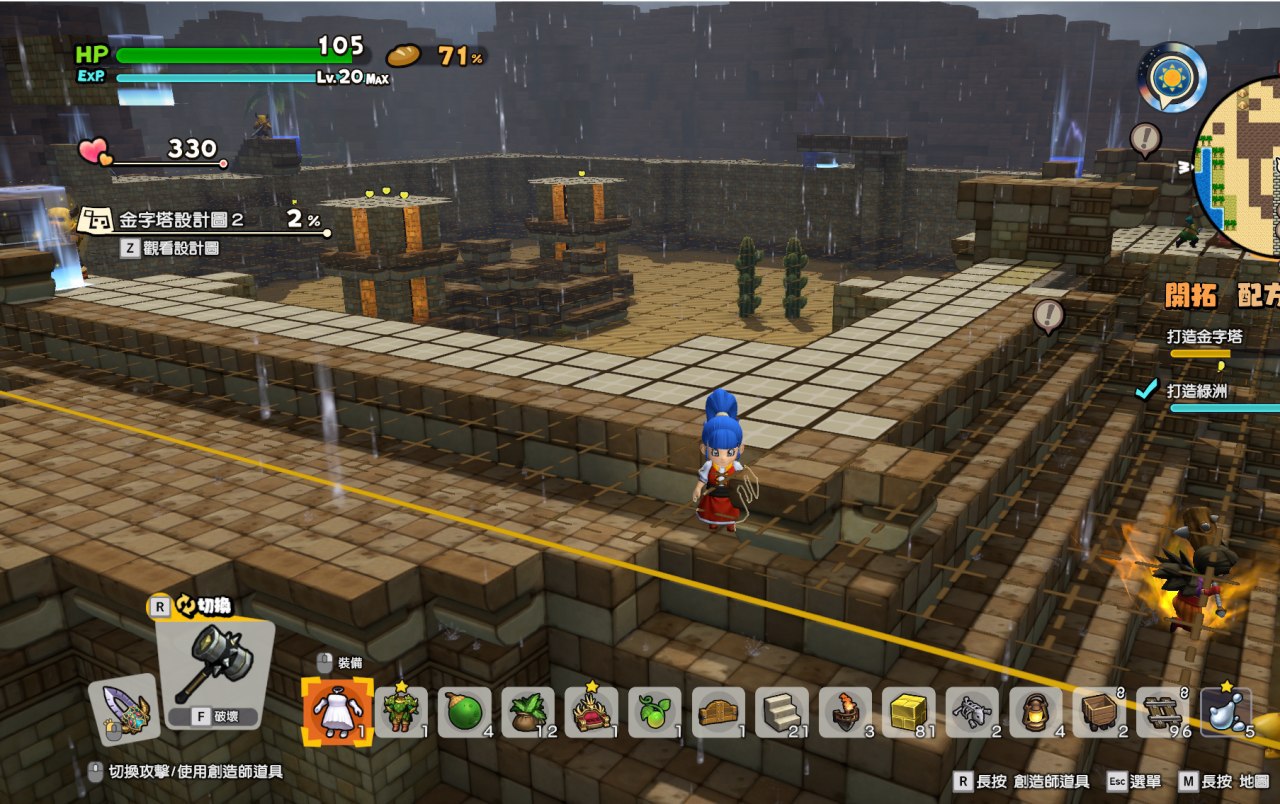Open the circular minimap
The height and width of the screenshot is (804, 1280).
point(1240,166)
